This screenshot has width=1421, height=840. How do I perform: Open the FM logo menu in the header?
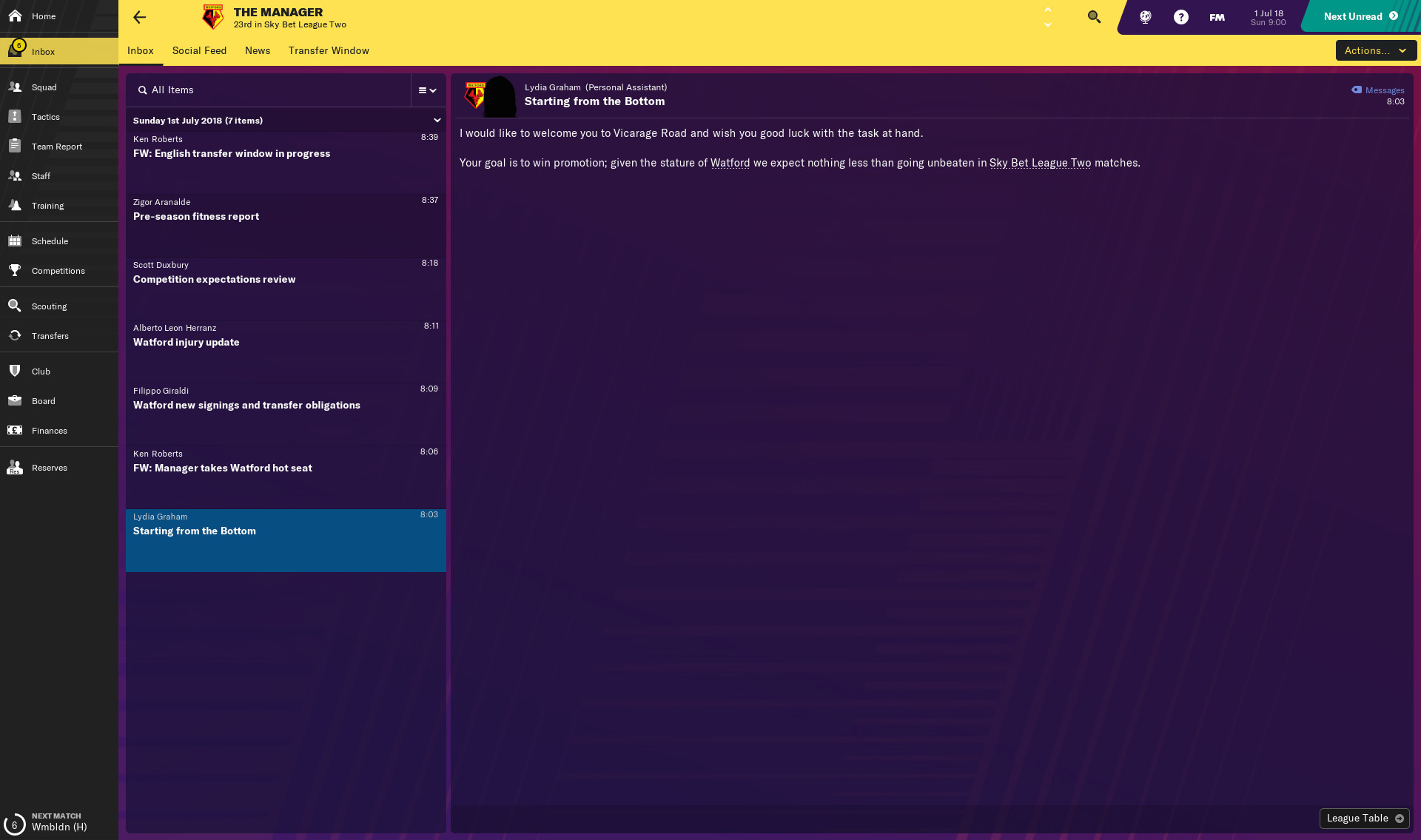tap(1216, 16)
